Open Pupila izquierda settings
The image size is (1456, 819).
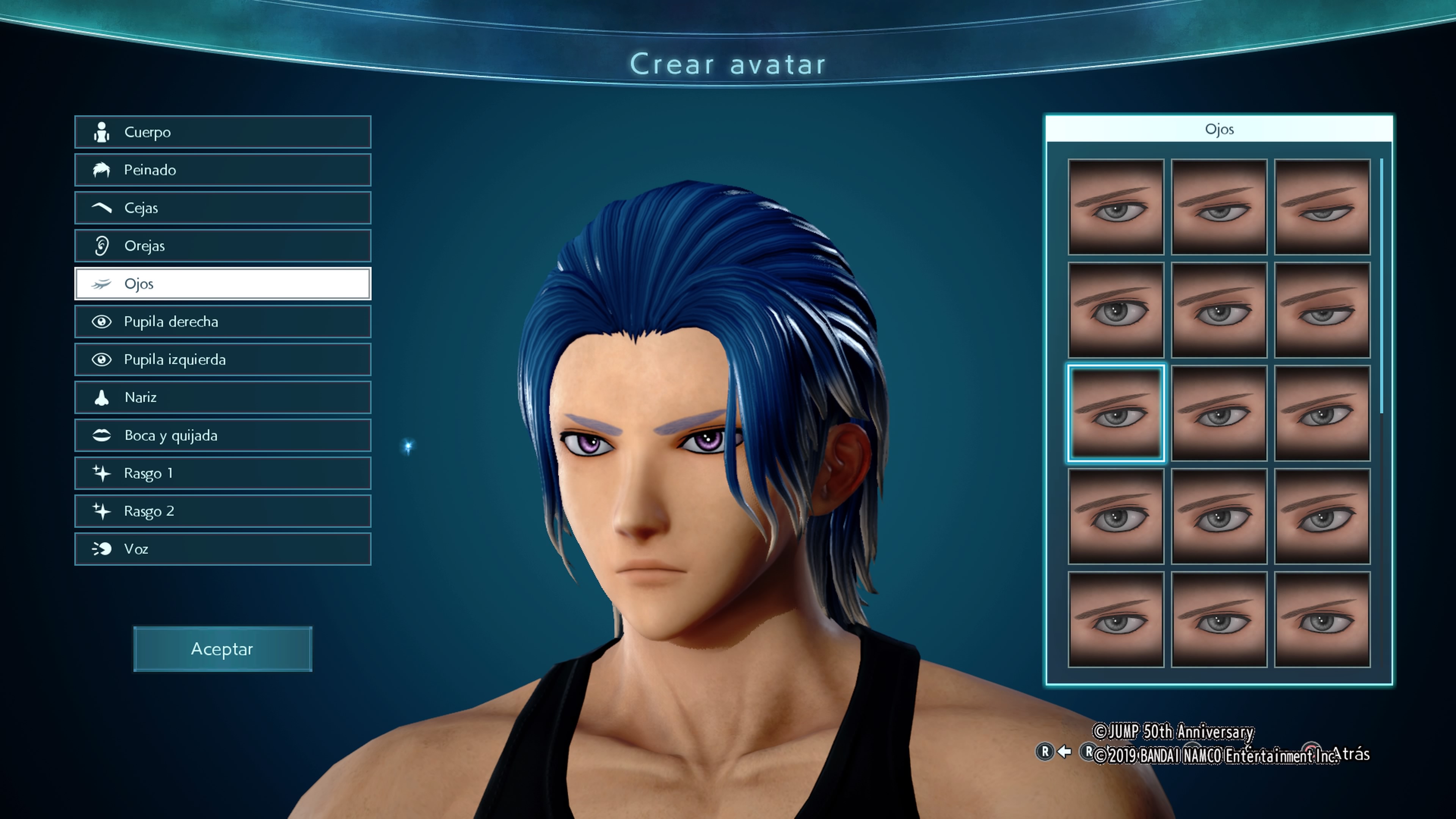point(222,359)
